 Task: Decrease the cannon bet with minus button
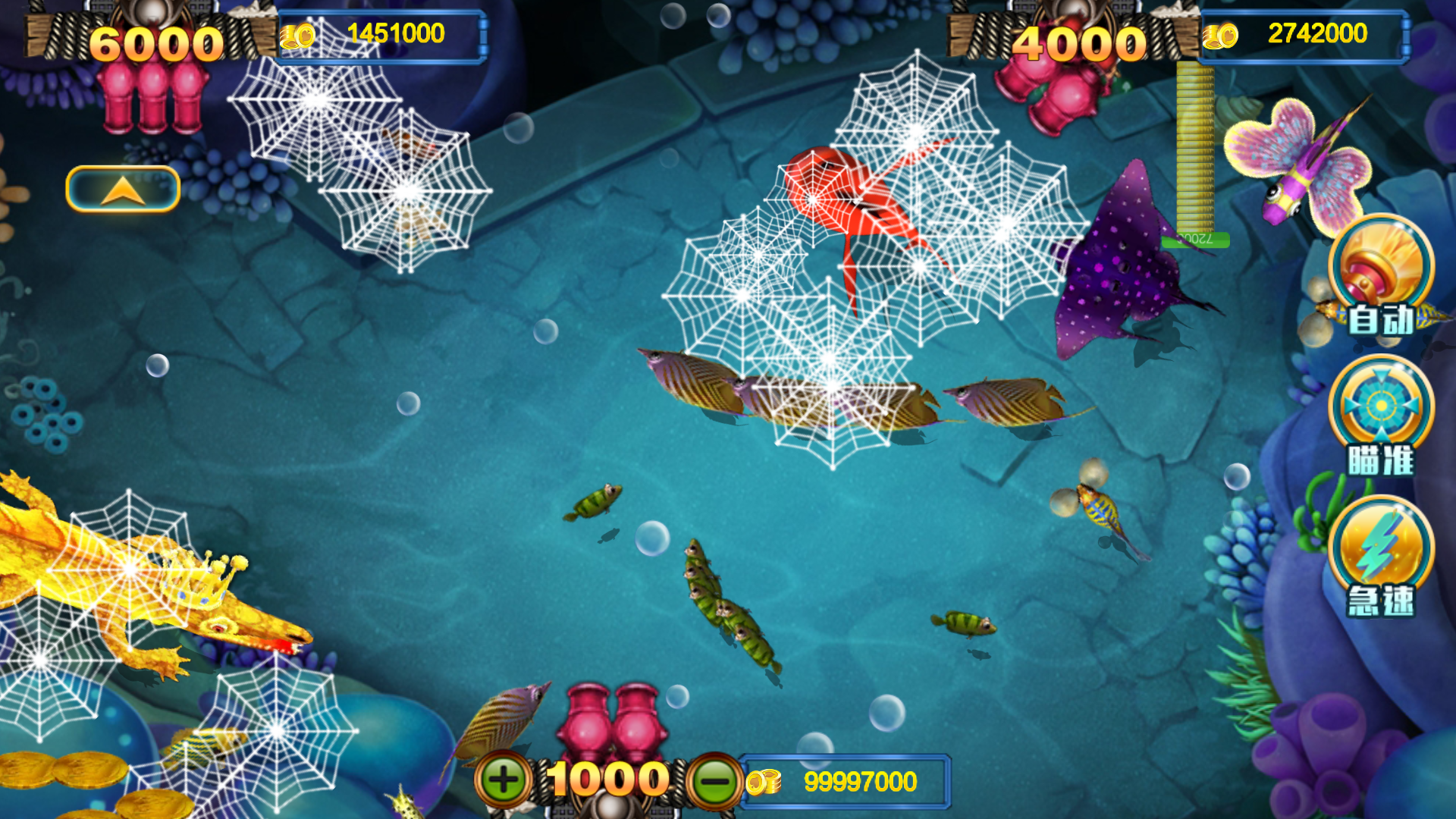[714, 781]
